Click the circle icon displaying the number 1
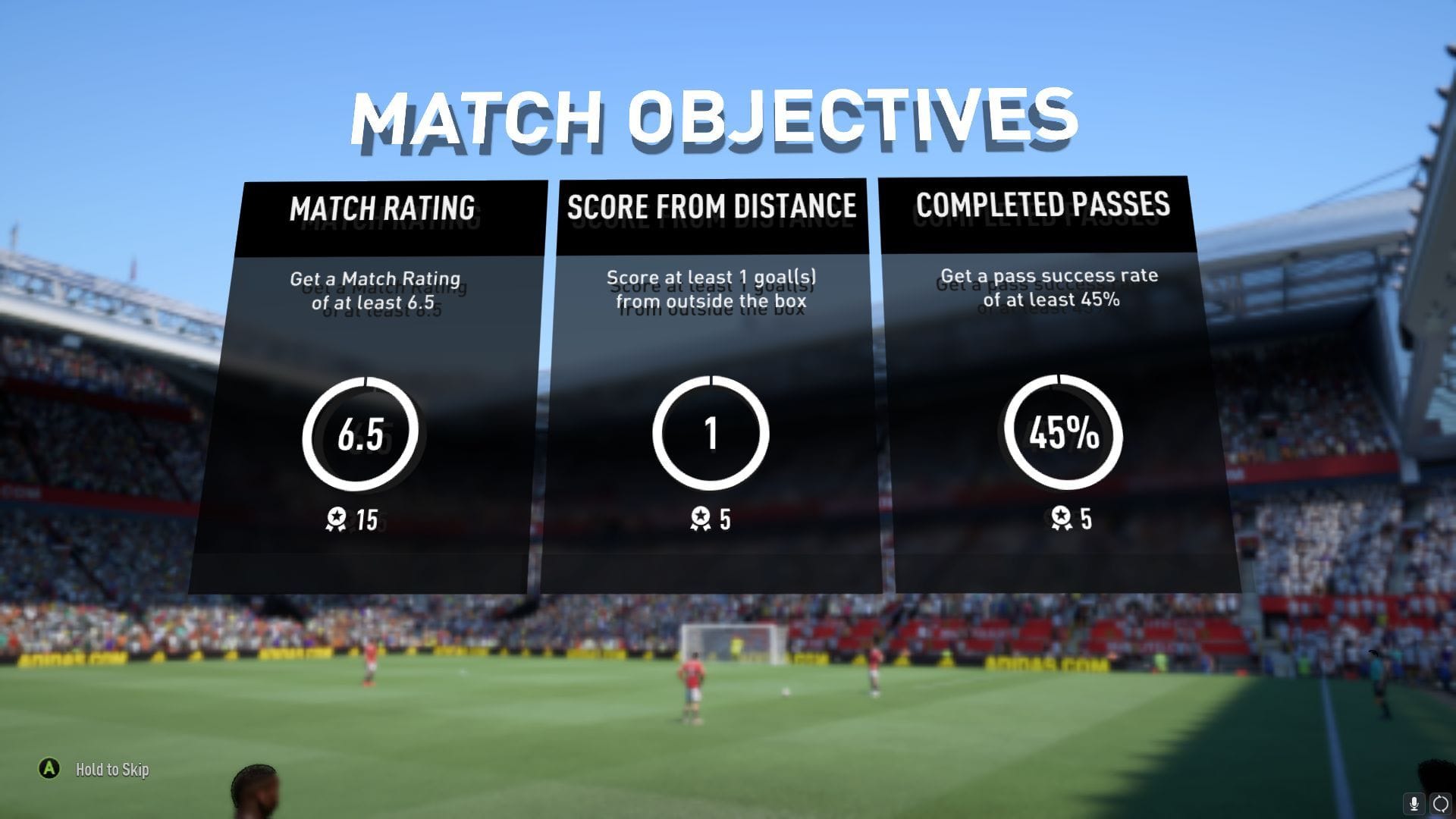Viewport: 1456px width, 819px height. (x=711, y=432)
